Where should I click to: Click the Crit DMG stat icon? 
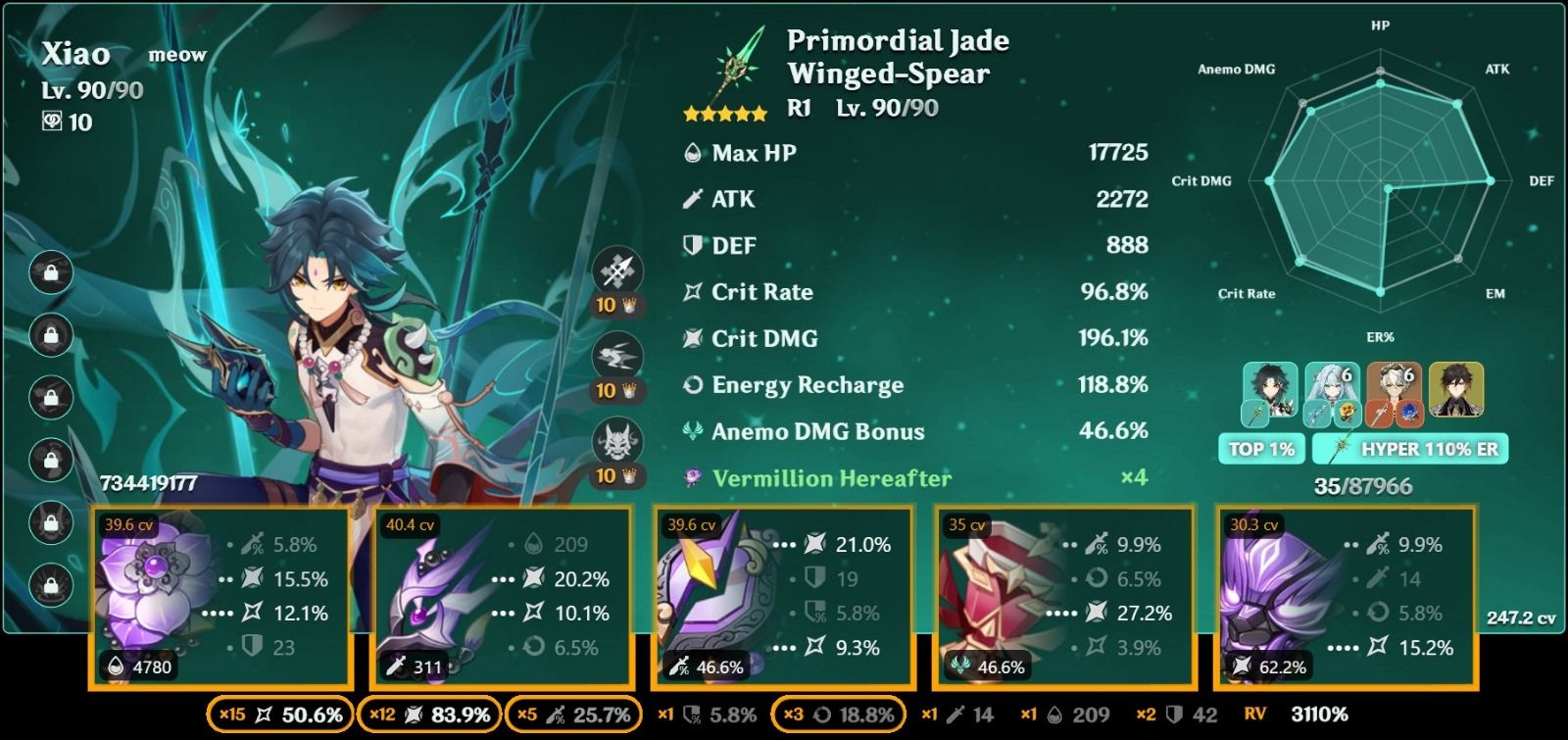[x=694, y=338]
